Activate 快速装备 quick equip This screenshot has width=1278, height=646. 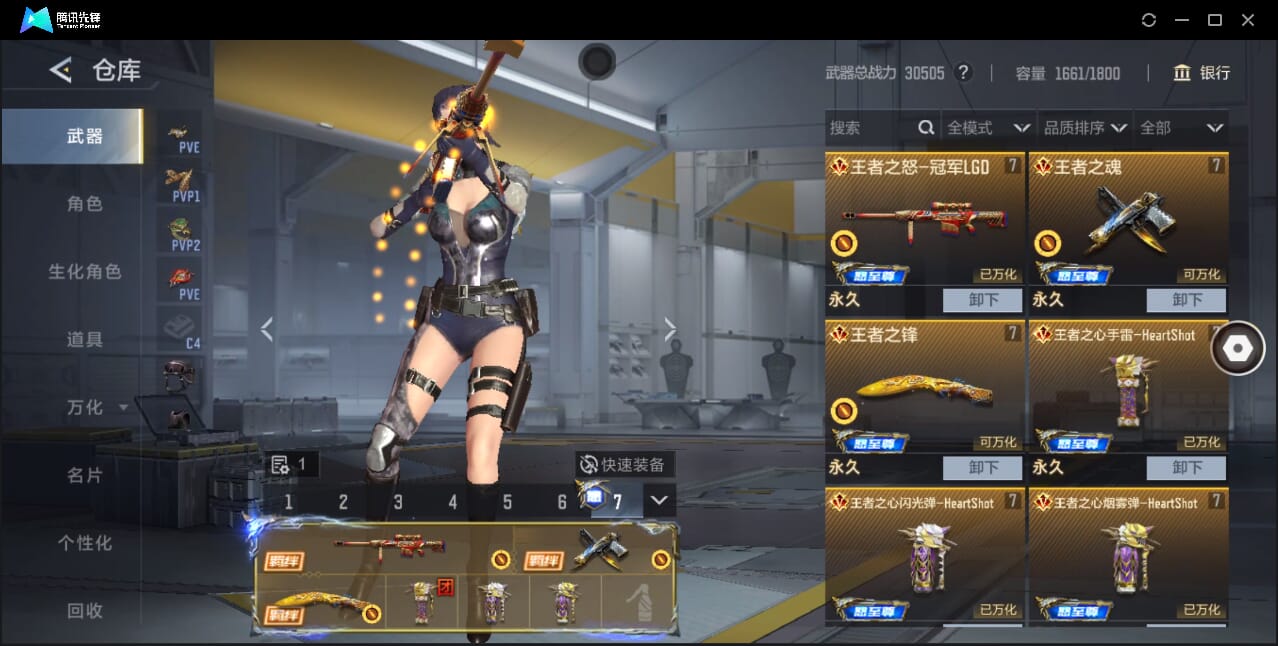point(625,464)
